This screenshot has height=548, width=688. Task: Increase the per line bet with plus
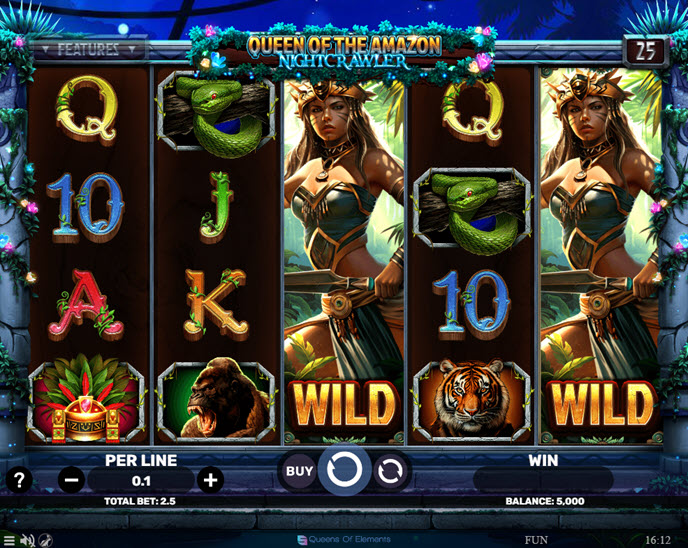point(210,480)
